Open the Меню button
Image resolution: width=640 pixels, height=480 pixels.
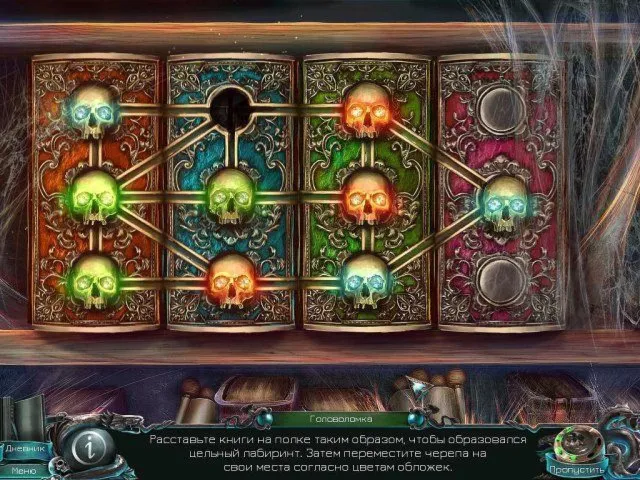(22, 470)
